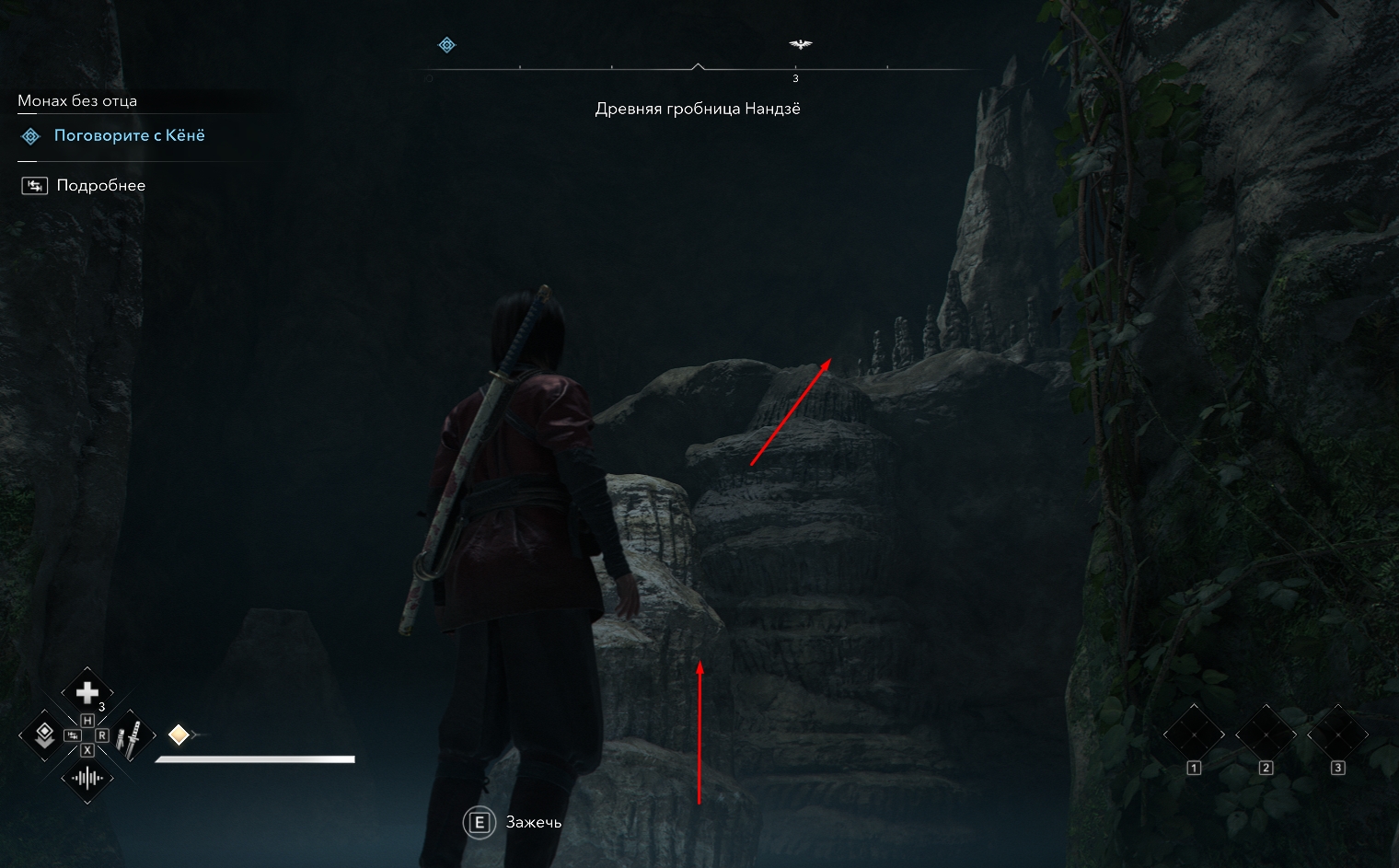
Task: Click the eagle viewpoint marker on compass
Action: (x=800, y=44)
